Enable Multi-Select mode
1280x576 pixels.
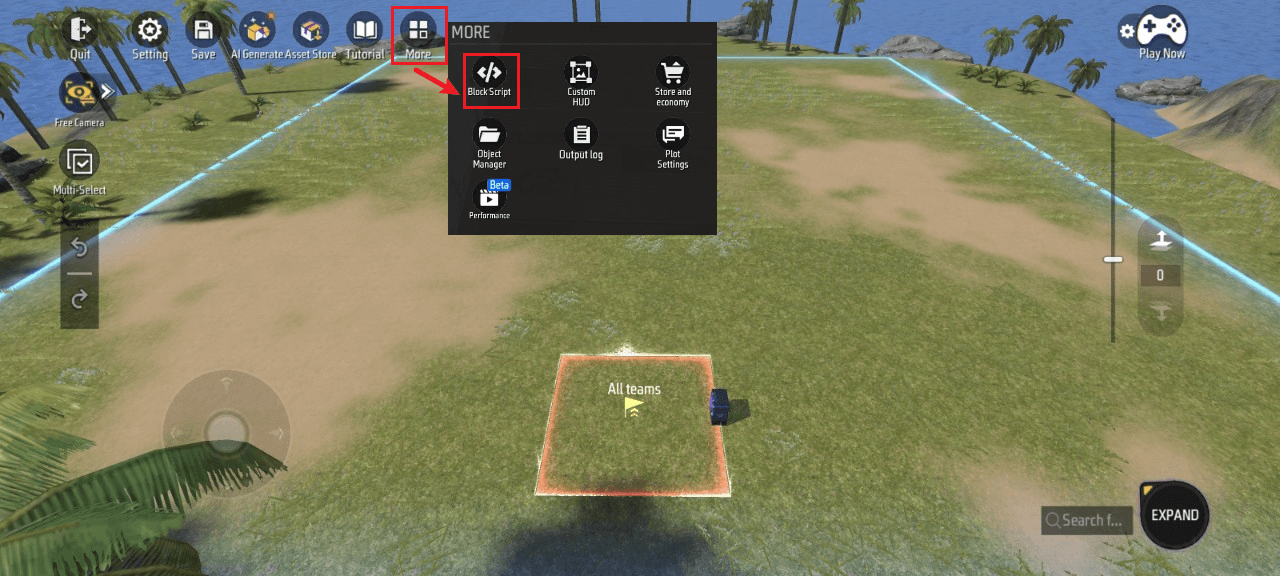79,166
